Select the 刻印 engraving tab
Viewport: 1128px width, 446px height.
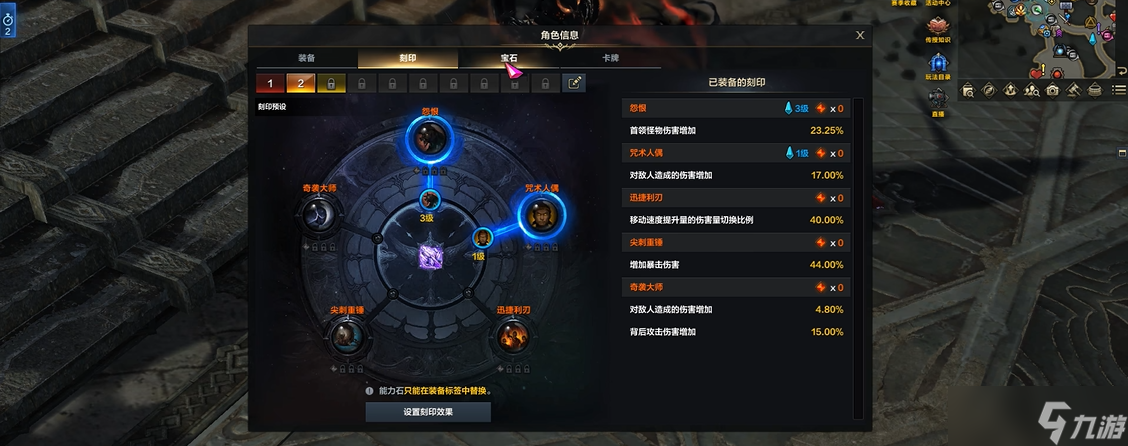(408, 58)
